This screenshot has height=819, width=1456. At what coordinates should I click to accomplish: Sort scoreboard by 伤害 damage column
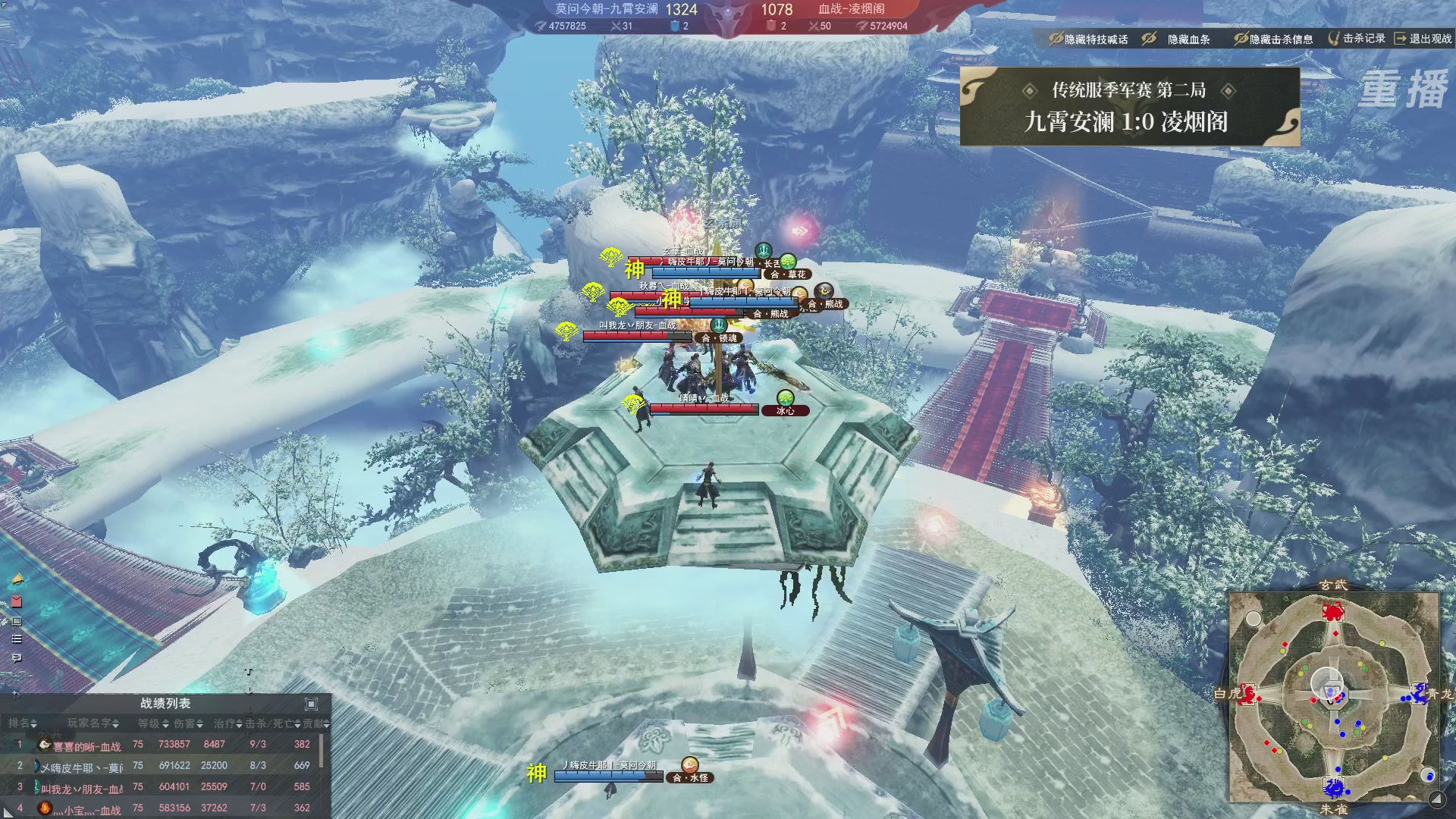pyautogui.click(x=188, y=723)
